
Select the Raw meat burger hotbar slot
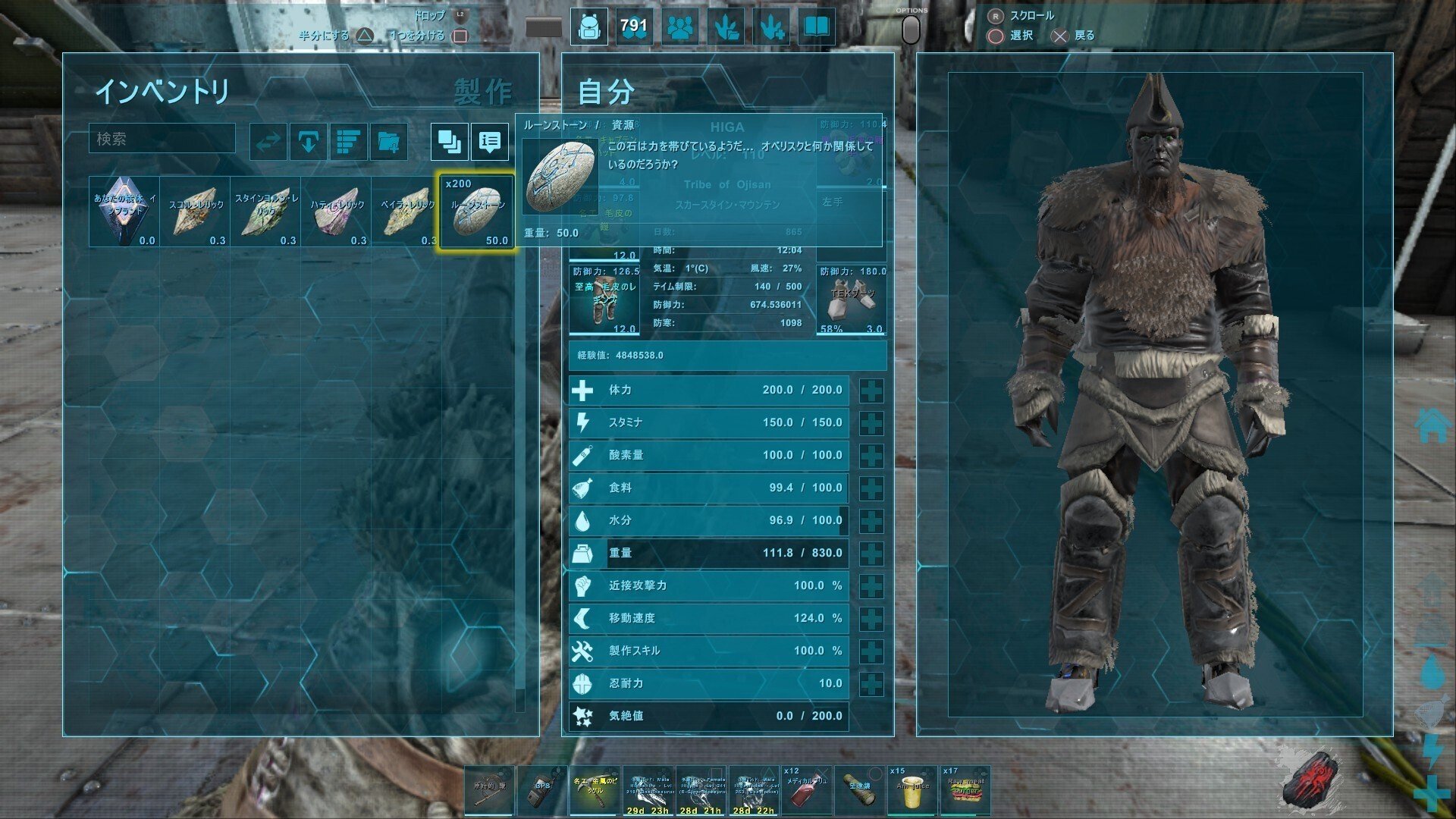click(965, 790)
